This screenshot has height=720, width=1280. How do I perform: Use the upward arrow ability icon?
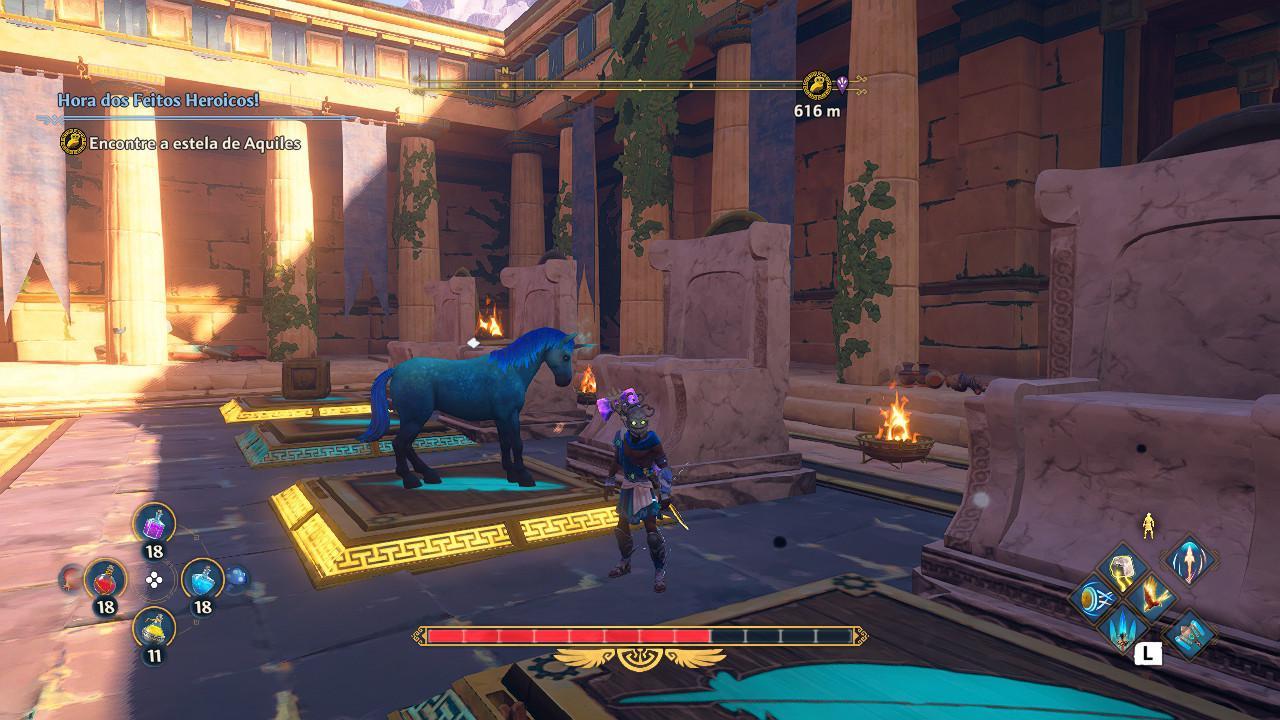coord(1188,559)
